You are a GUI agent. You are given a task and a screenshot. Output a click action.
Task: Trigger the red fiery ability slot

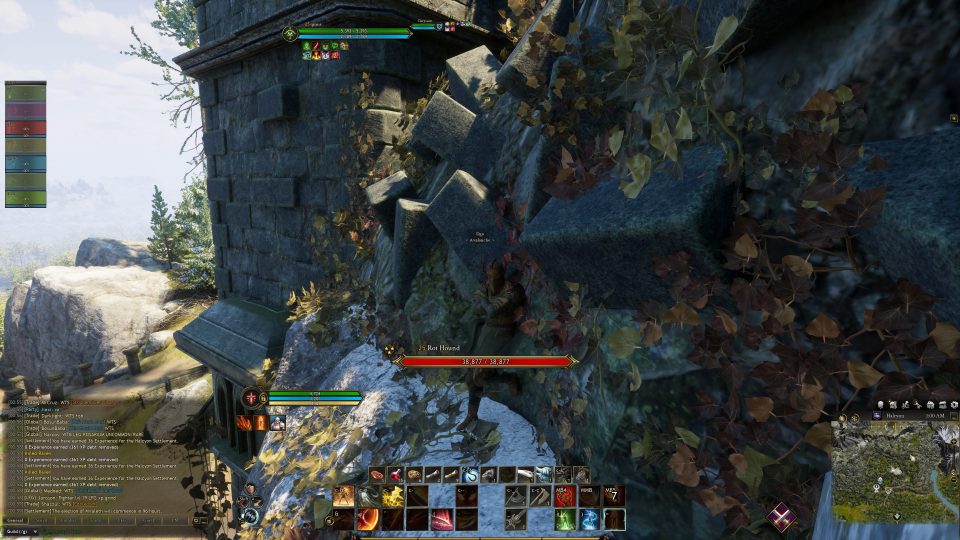tap(565, 496)
